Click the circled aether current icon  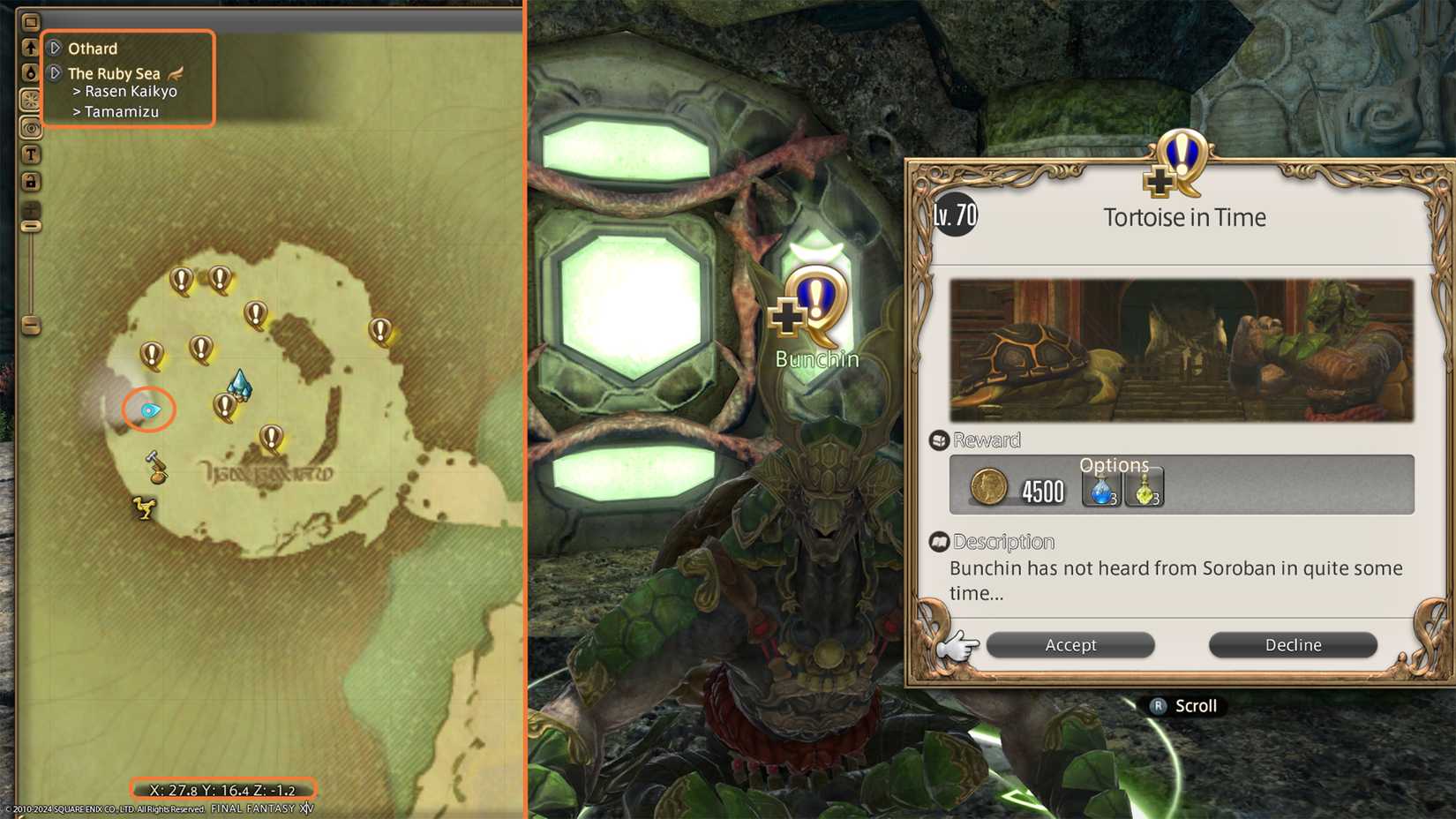[148, 409]
